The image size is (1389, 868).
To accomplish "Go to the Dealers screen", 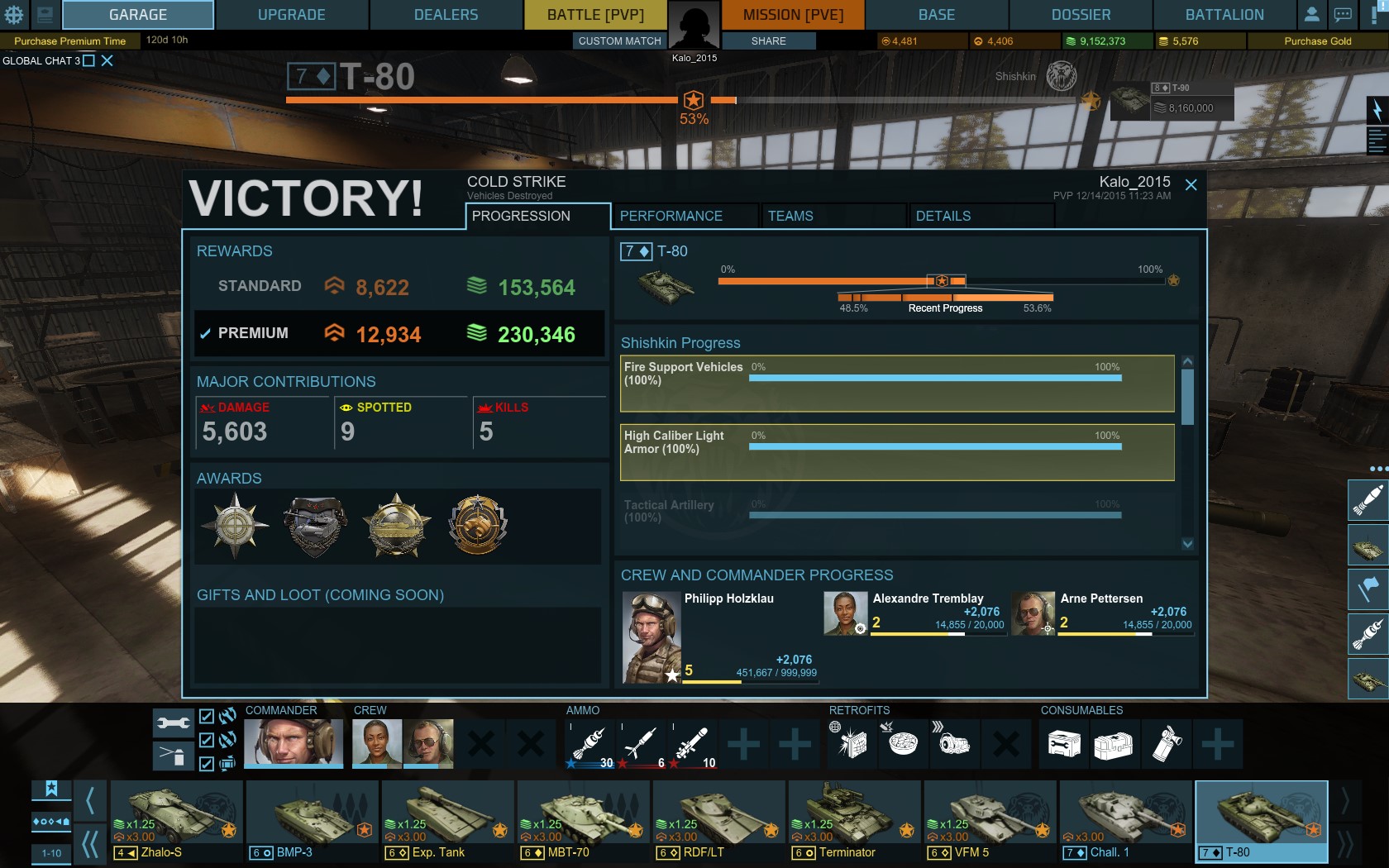I will click(446, 15).
